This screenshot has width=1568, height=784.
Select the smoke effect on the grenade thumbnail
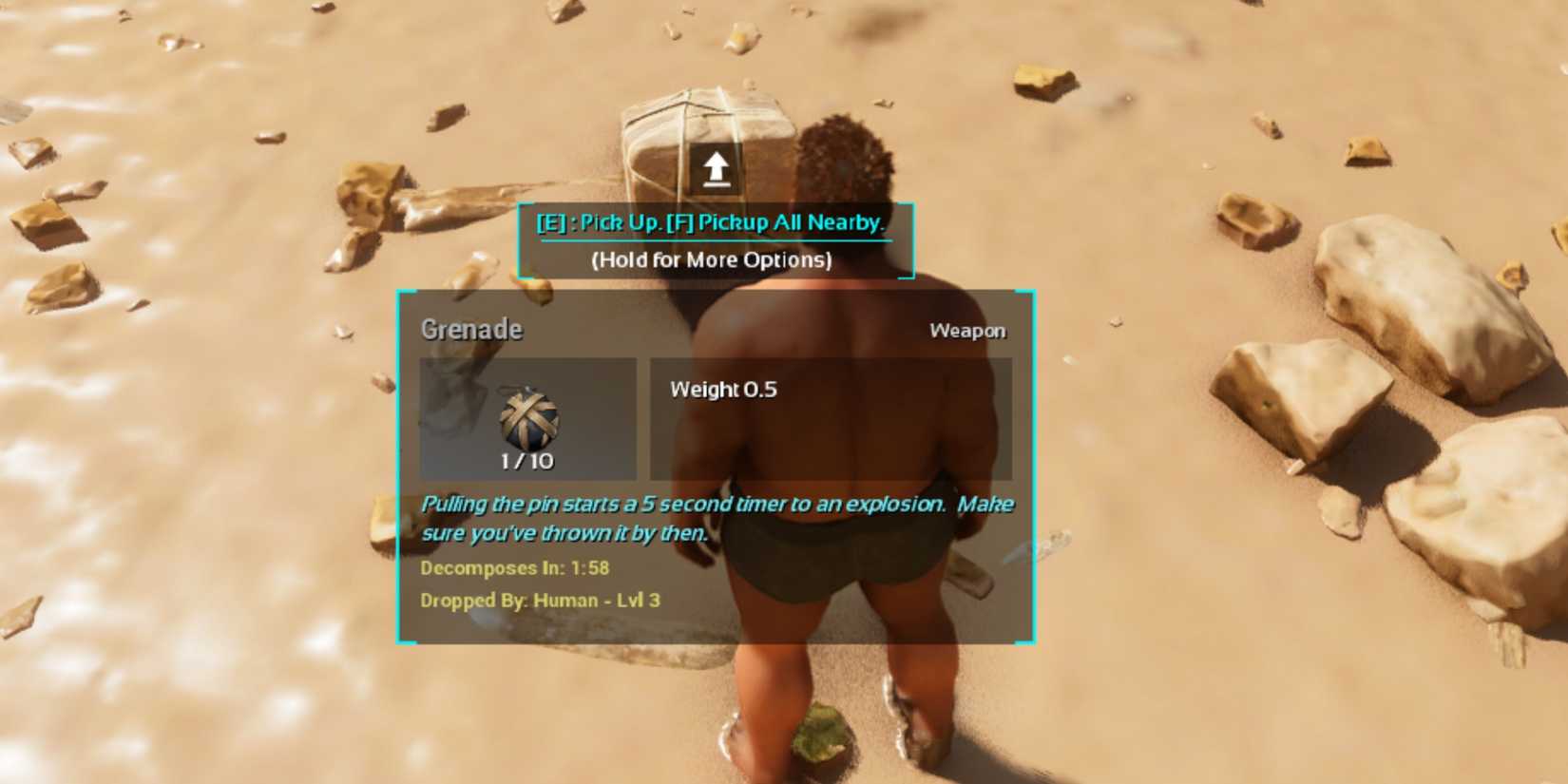[461, 404]
